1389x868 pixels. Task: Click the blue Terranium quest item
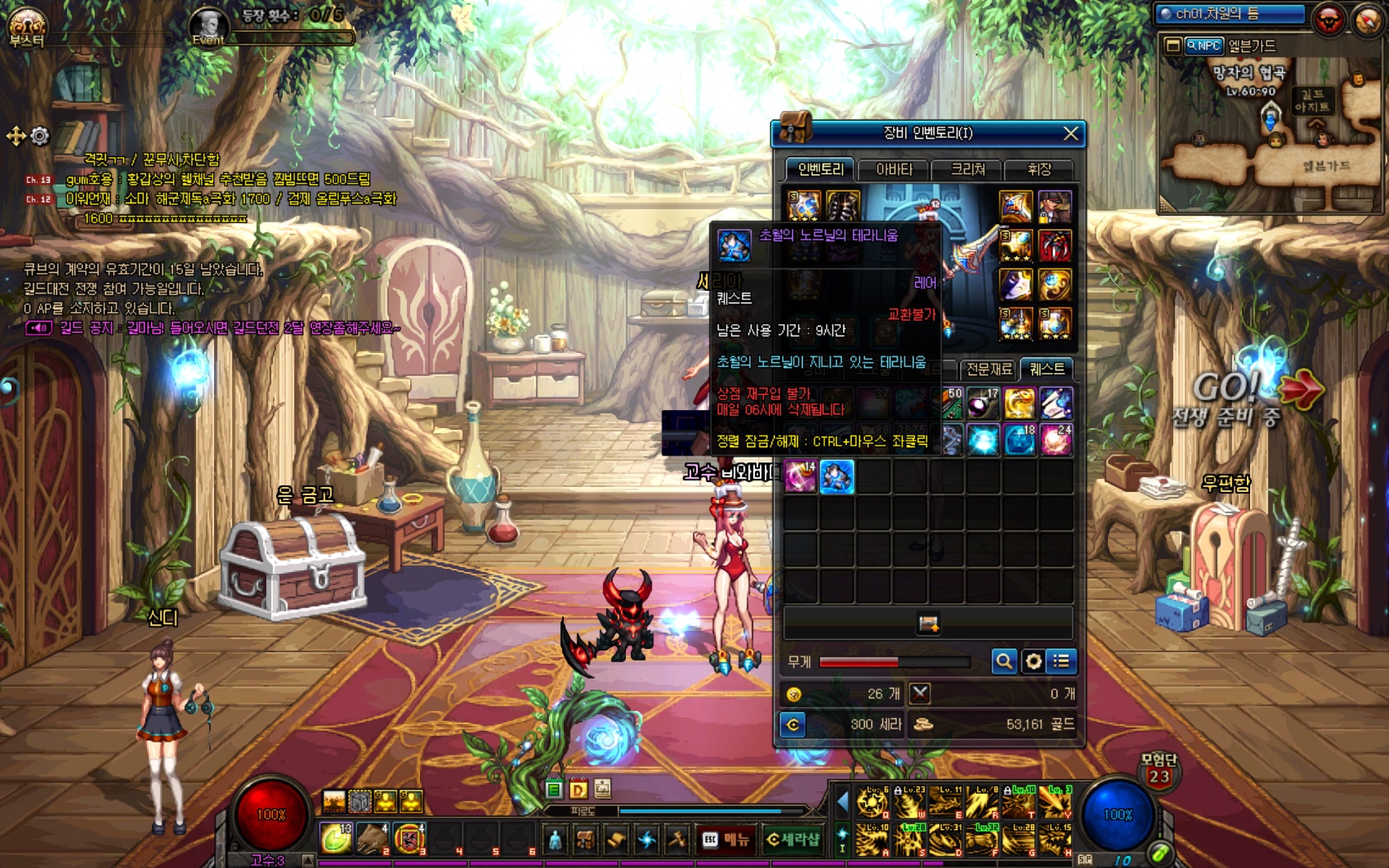[x=837, y=478]
